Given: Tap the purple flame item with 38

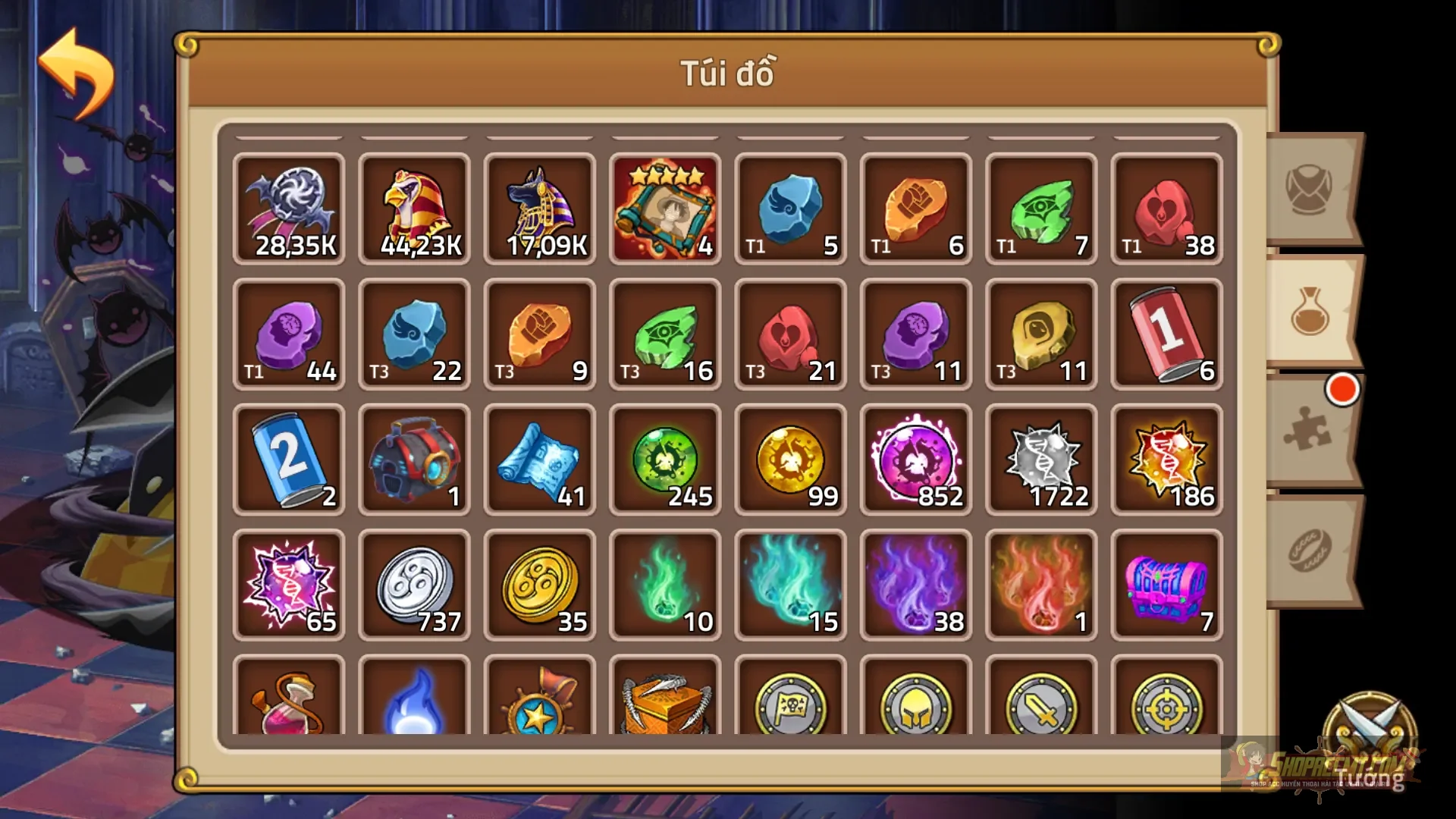Looking at the screenshot, I should point(915,584).
